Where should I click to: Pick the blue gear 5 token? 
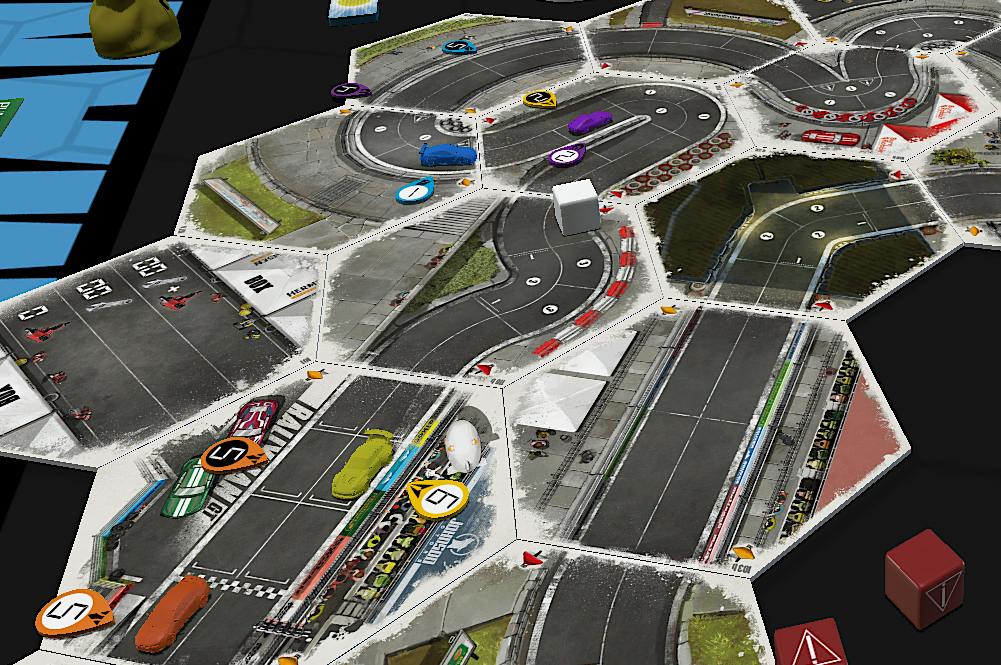coord(459,46)
